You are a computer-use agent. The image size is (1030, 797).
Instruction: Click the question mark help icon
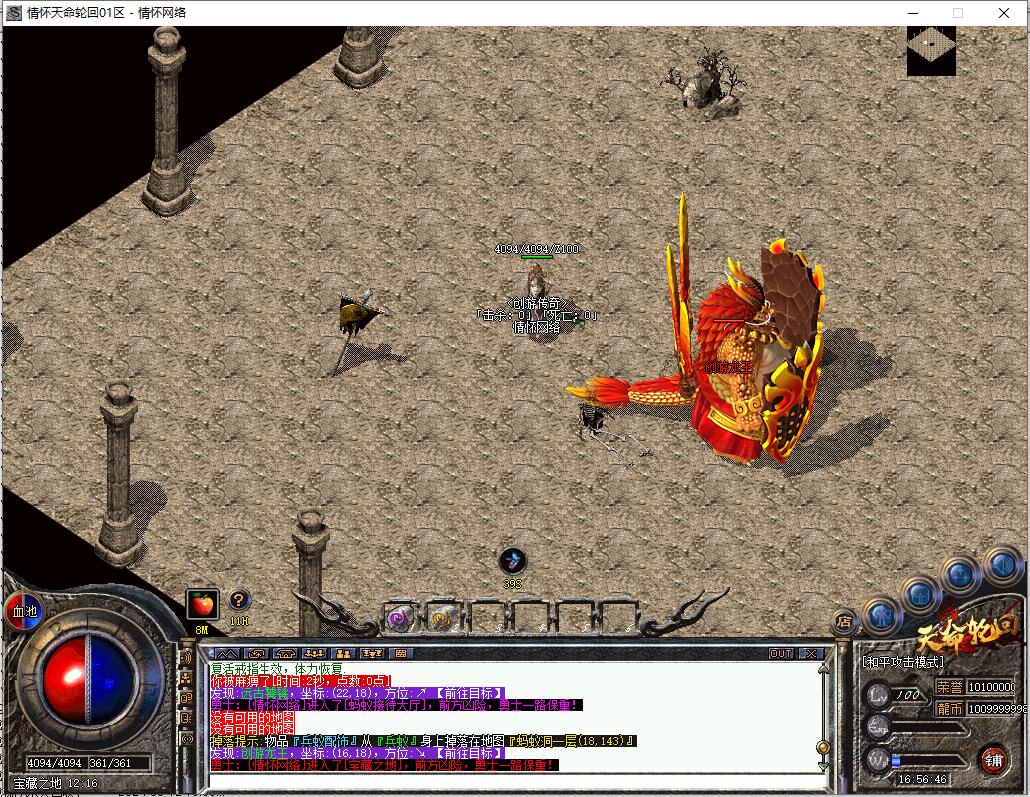(x=239, y=600)
